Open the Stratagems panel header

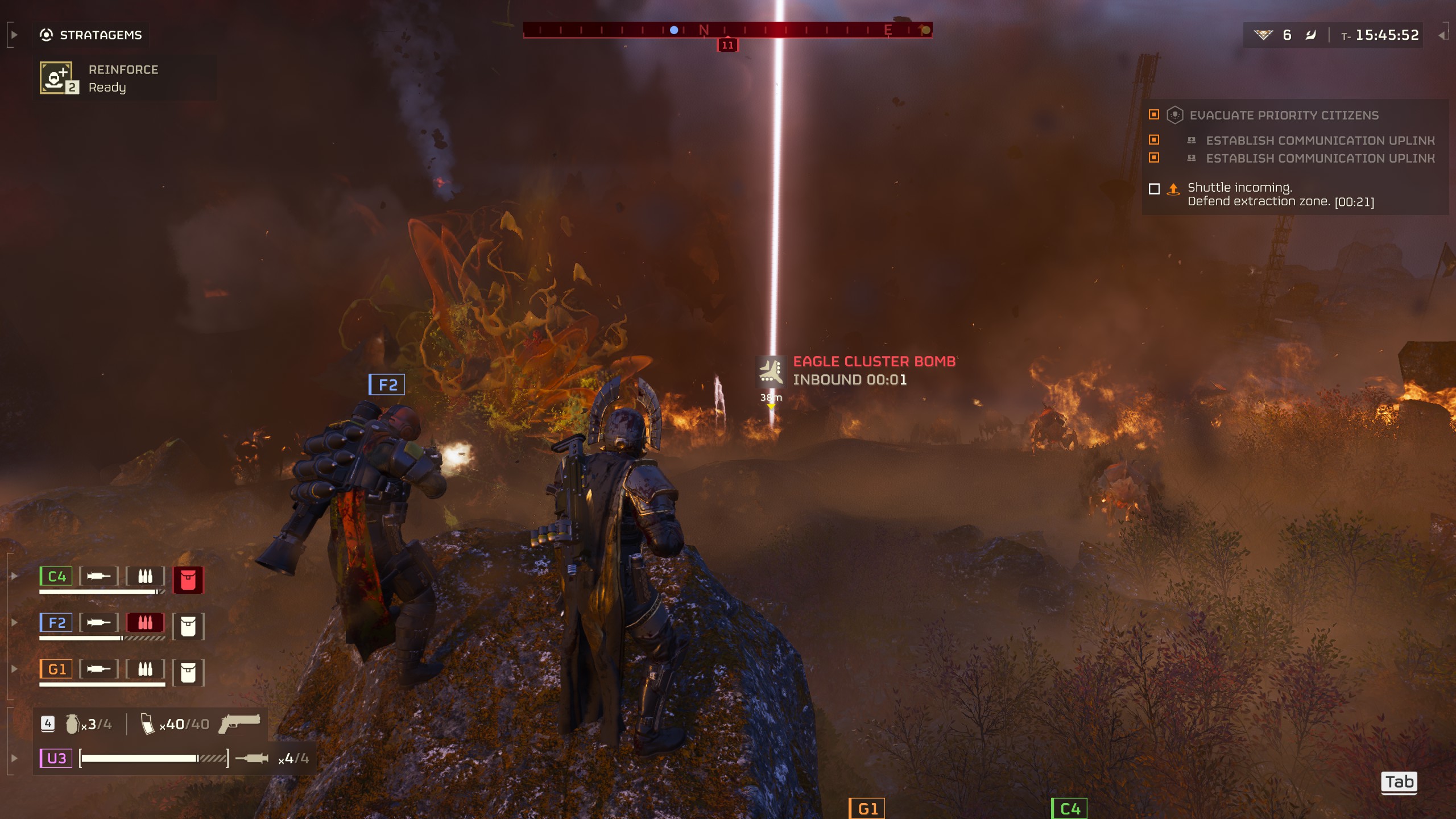coord(91,35)
